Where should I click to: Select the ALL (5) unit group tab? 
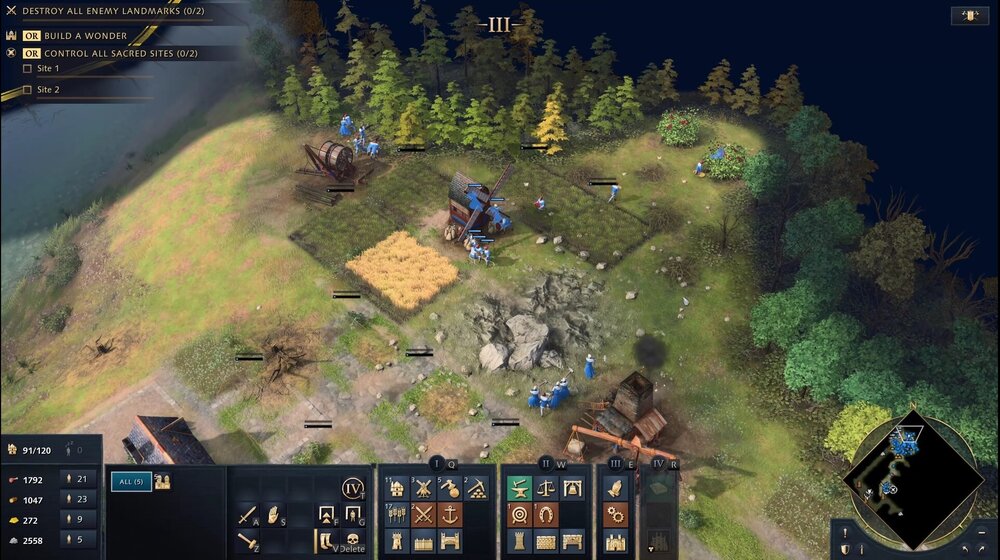click(x=130, y=482)
